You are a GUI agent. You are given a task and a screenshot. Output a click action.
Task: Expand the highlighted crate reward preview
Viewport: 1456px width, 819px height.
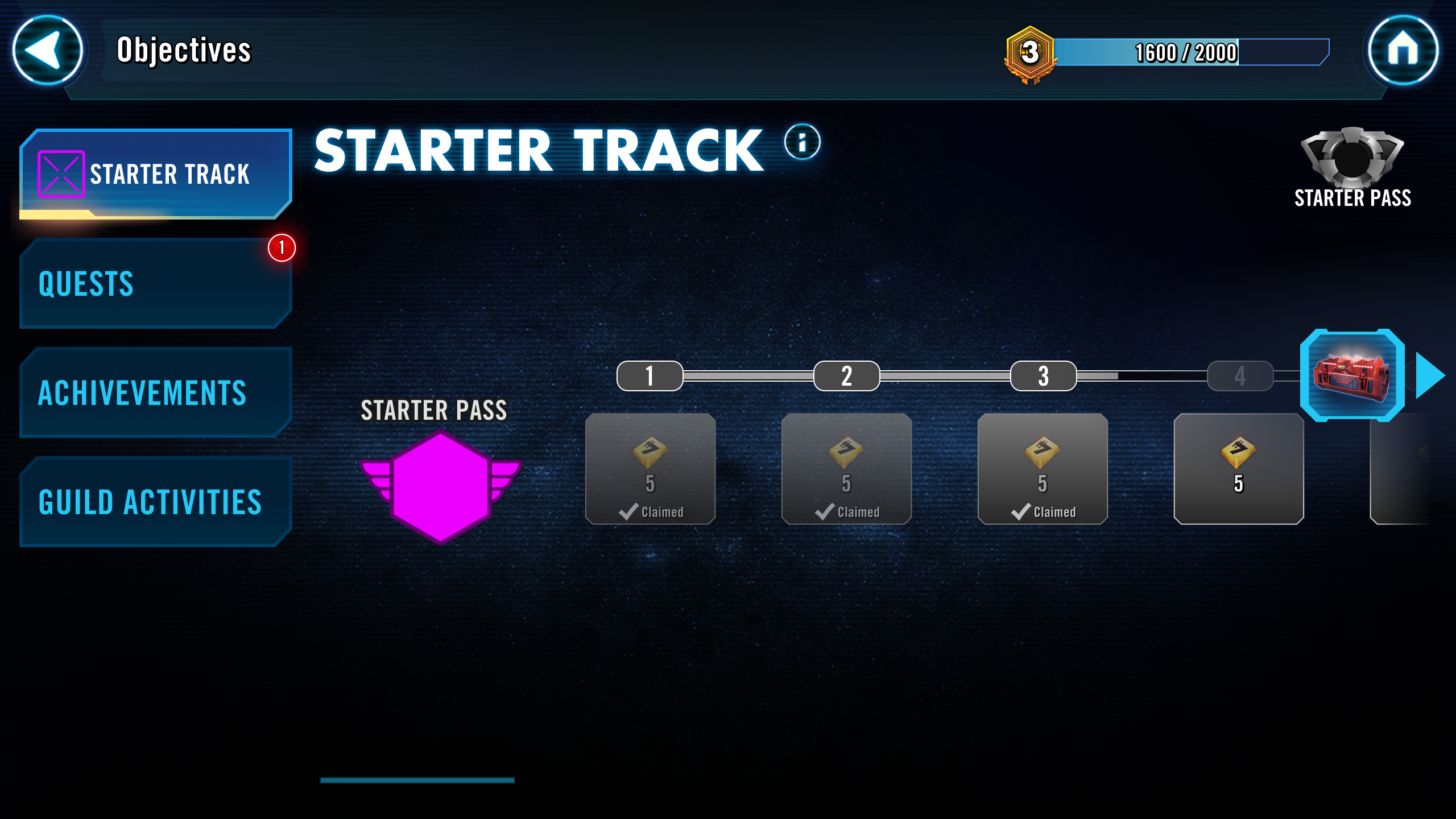[1352, 377]
